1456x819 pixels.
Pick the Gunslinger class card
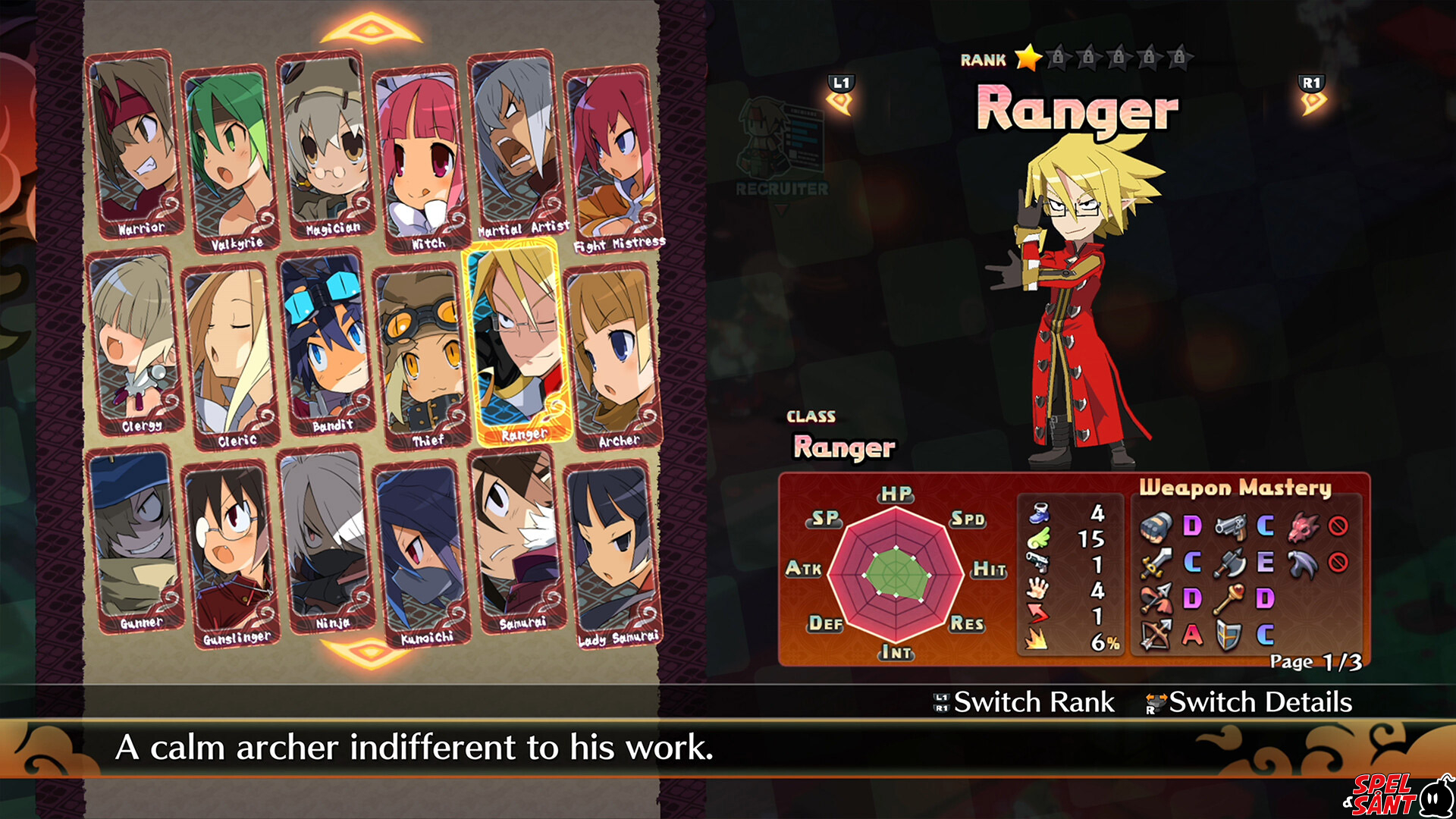click(230, 554)
